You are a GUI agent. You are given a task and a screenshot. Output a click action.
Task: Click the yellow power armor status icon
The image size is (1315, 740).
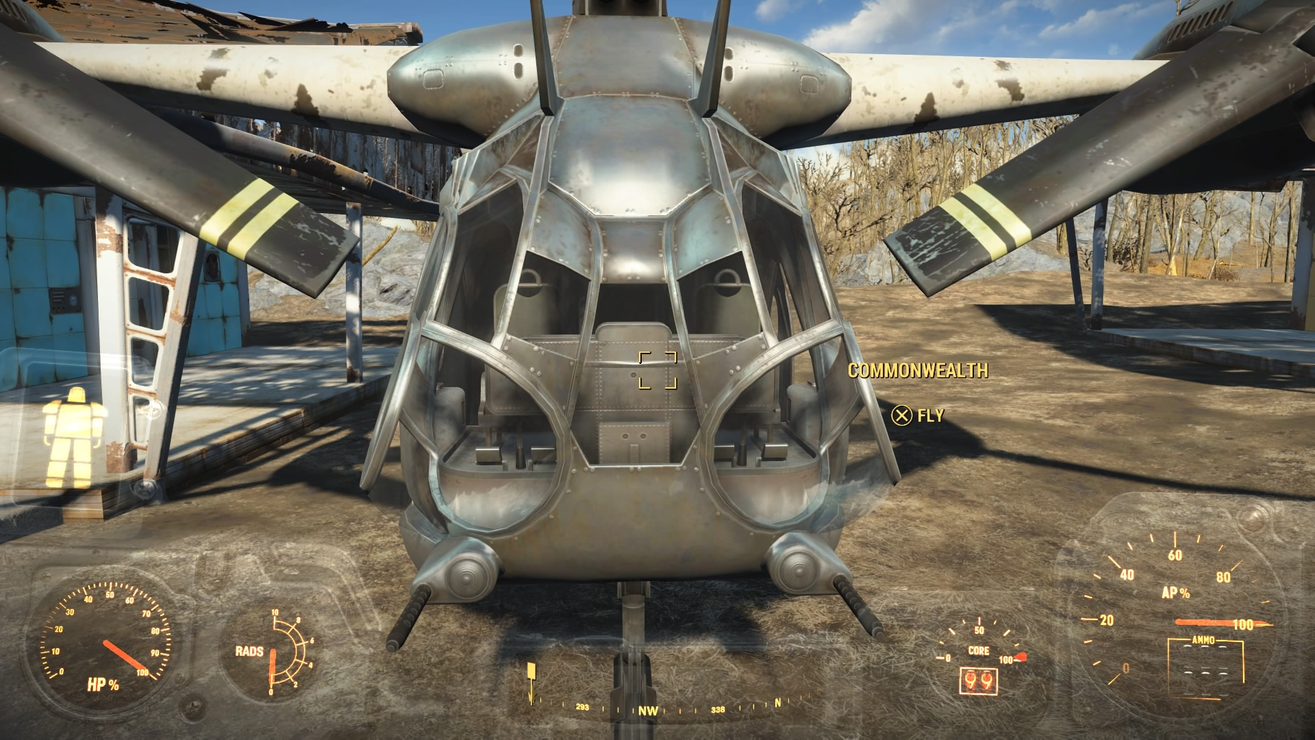[x=73, y=437]
